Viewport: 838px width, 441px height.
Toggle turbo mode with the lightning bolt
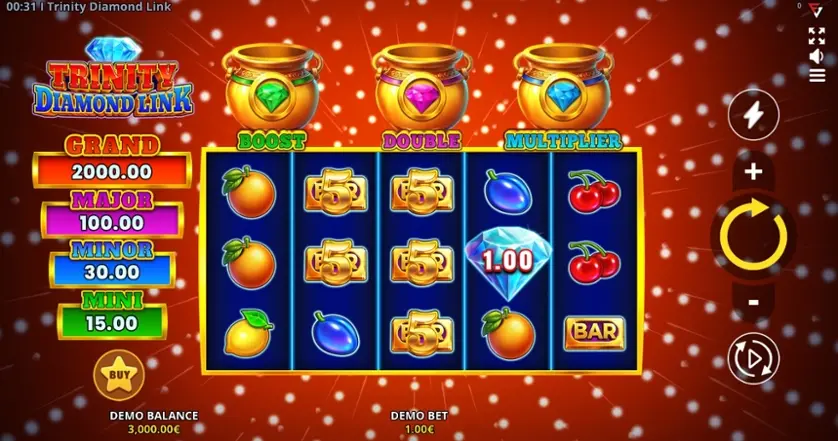click(x=753, y=118)
